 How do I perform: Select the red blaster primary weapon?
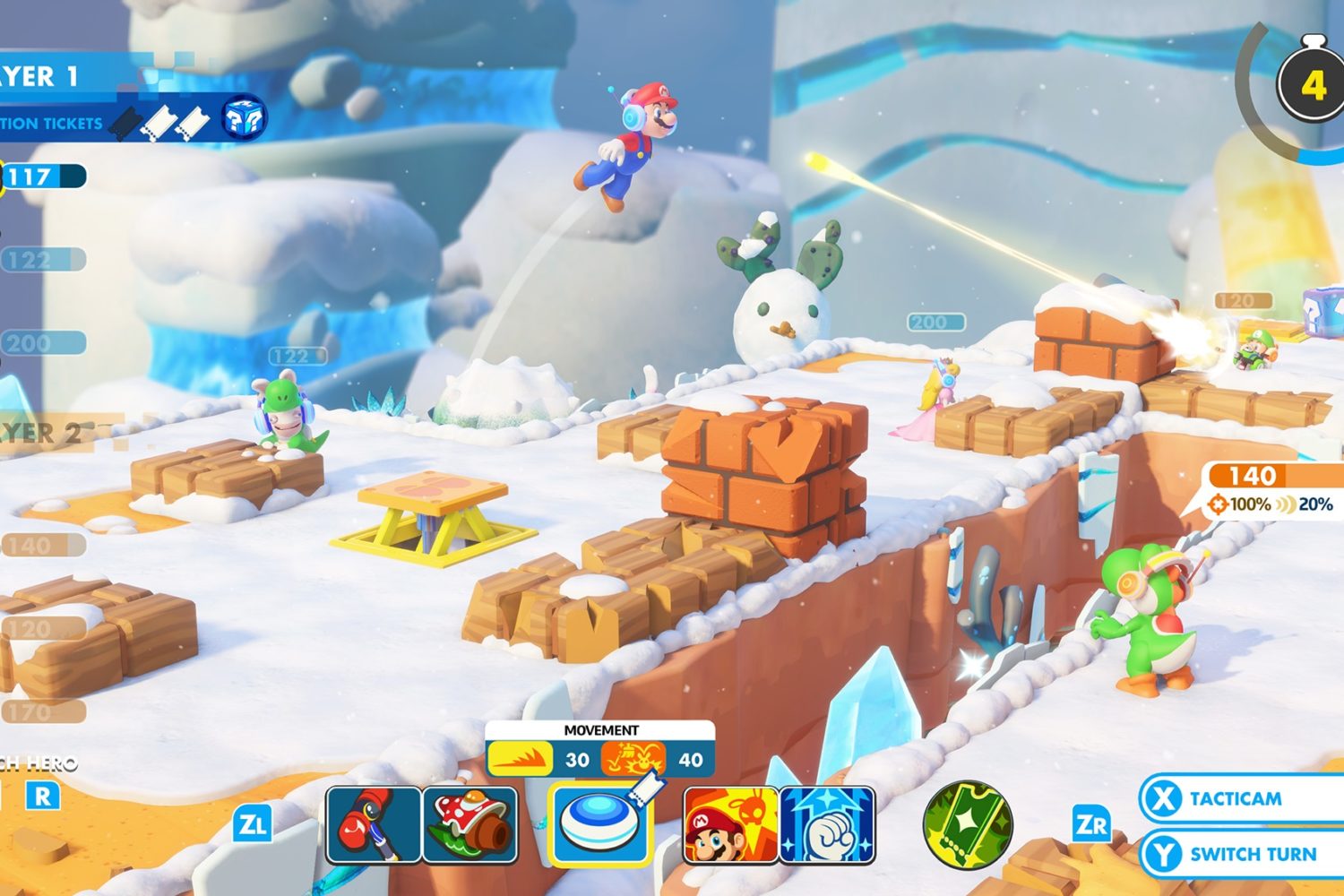[374, 824]
